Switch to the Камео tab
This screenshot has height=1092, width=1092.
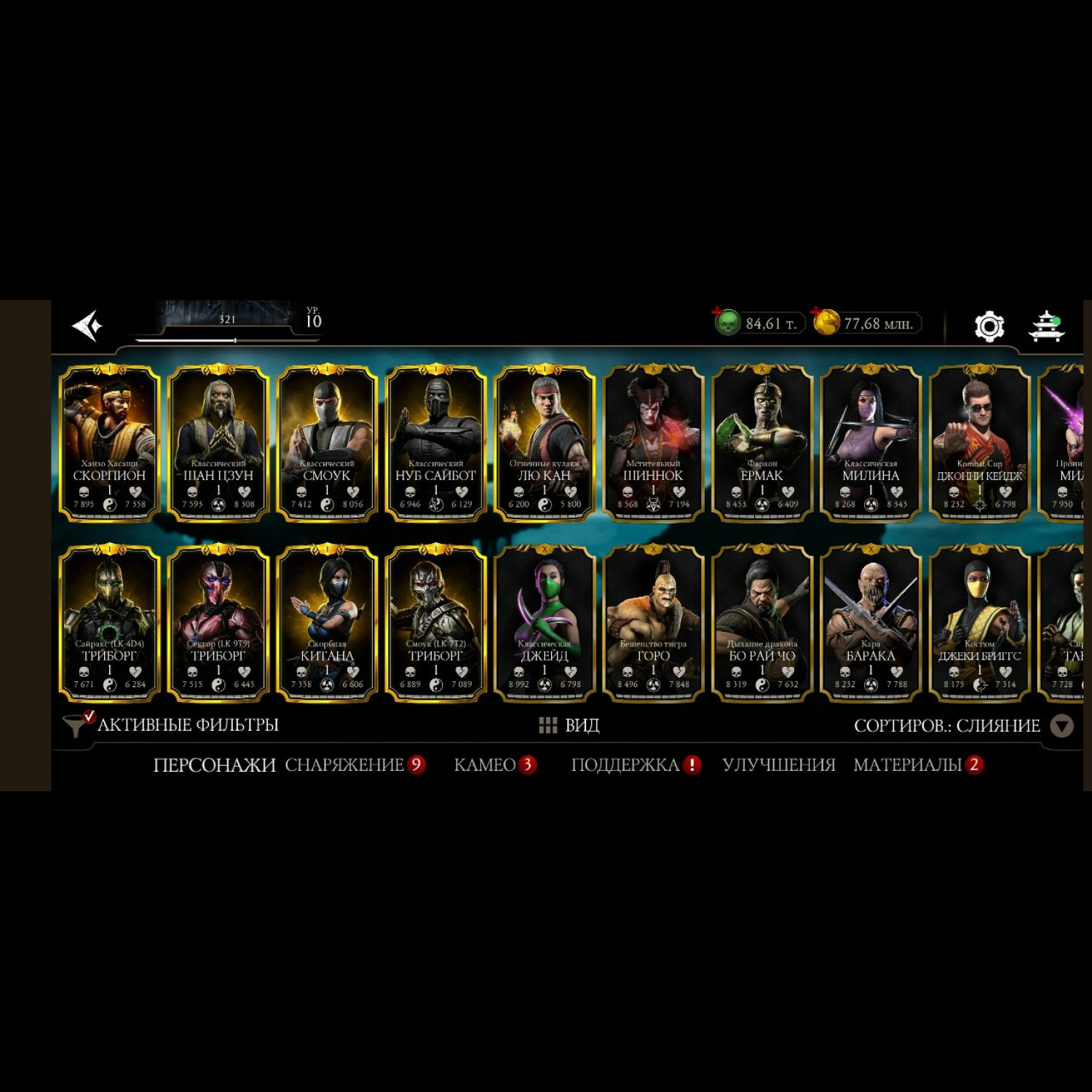coord(485,765)
